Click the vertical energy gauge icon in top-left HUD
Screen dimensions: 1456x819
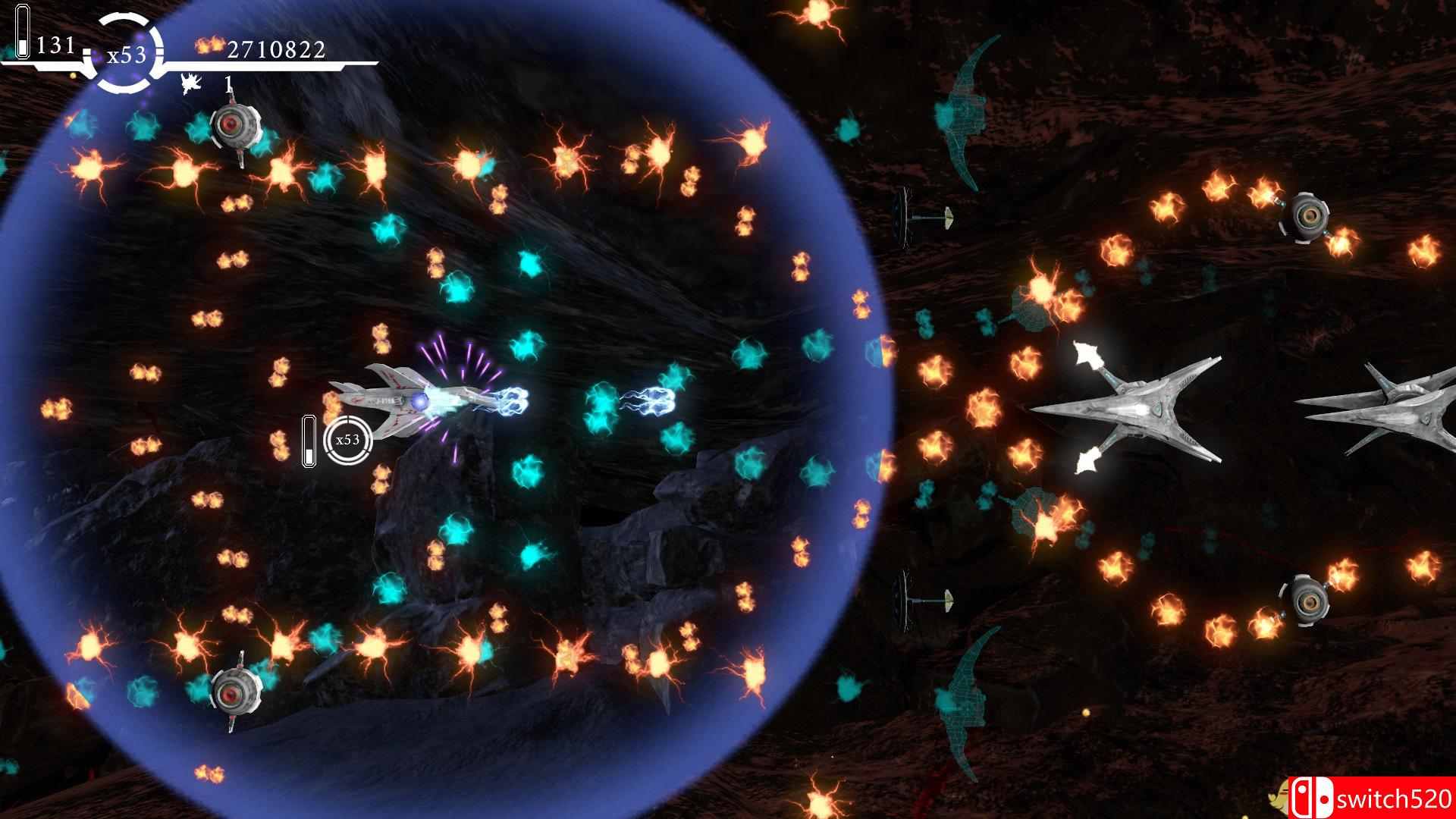pyautogui.click(x=23, y=29)
